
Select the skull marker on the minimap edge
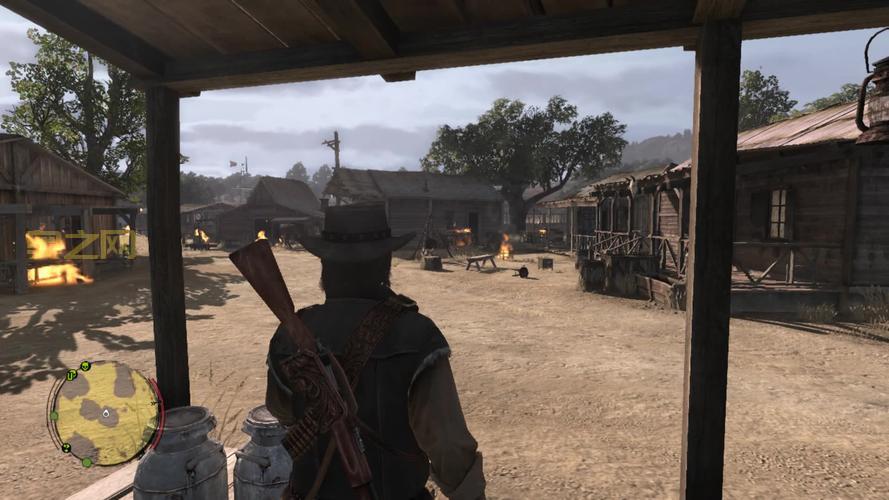point(85,366)
